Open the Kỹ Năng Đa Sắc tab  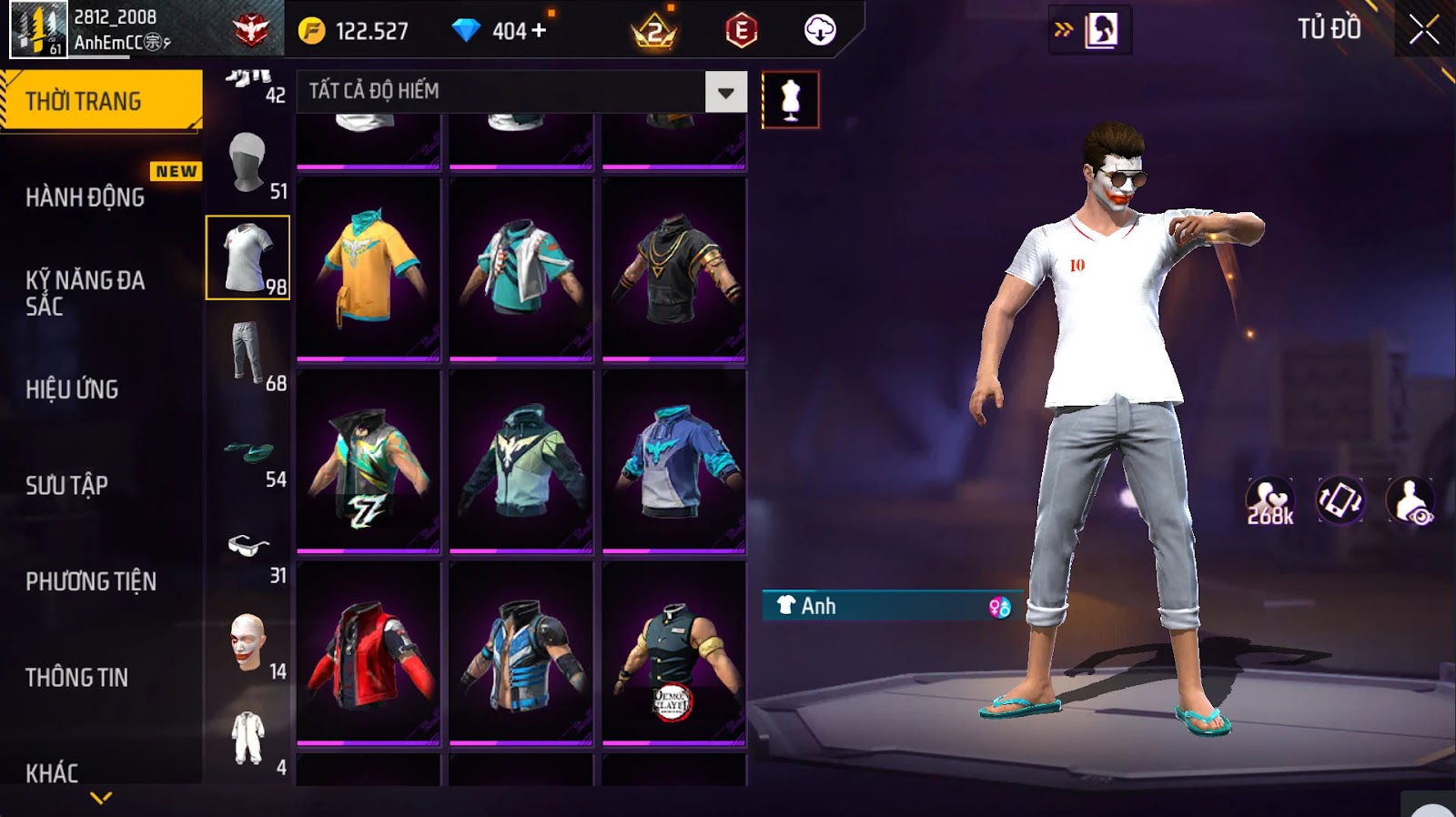pos(86,293)
